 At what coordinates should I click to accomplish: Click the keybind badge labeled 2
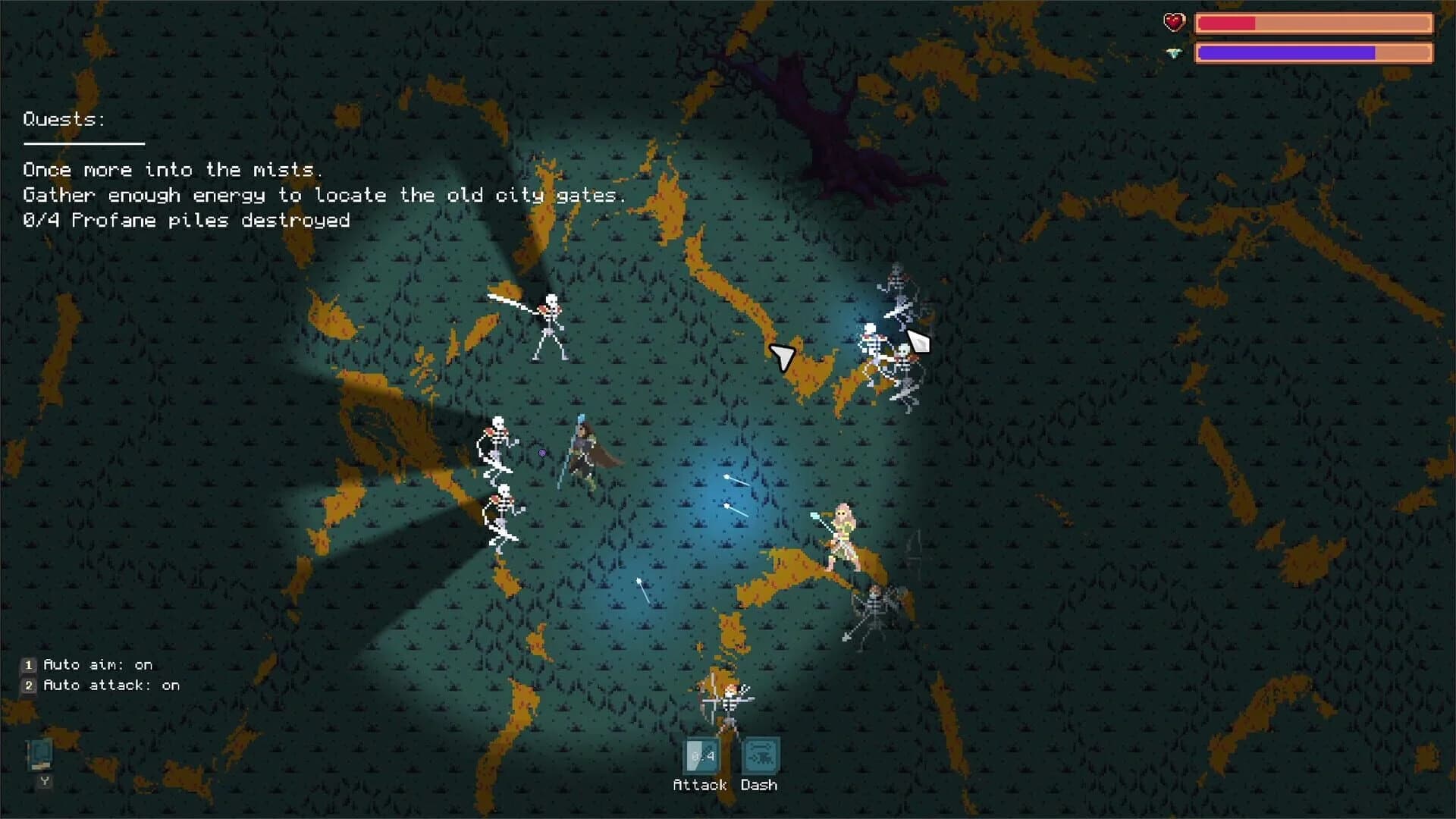pos(29,685)
